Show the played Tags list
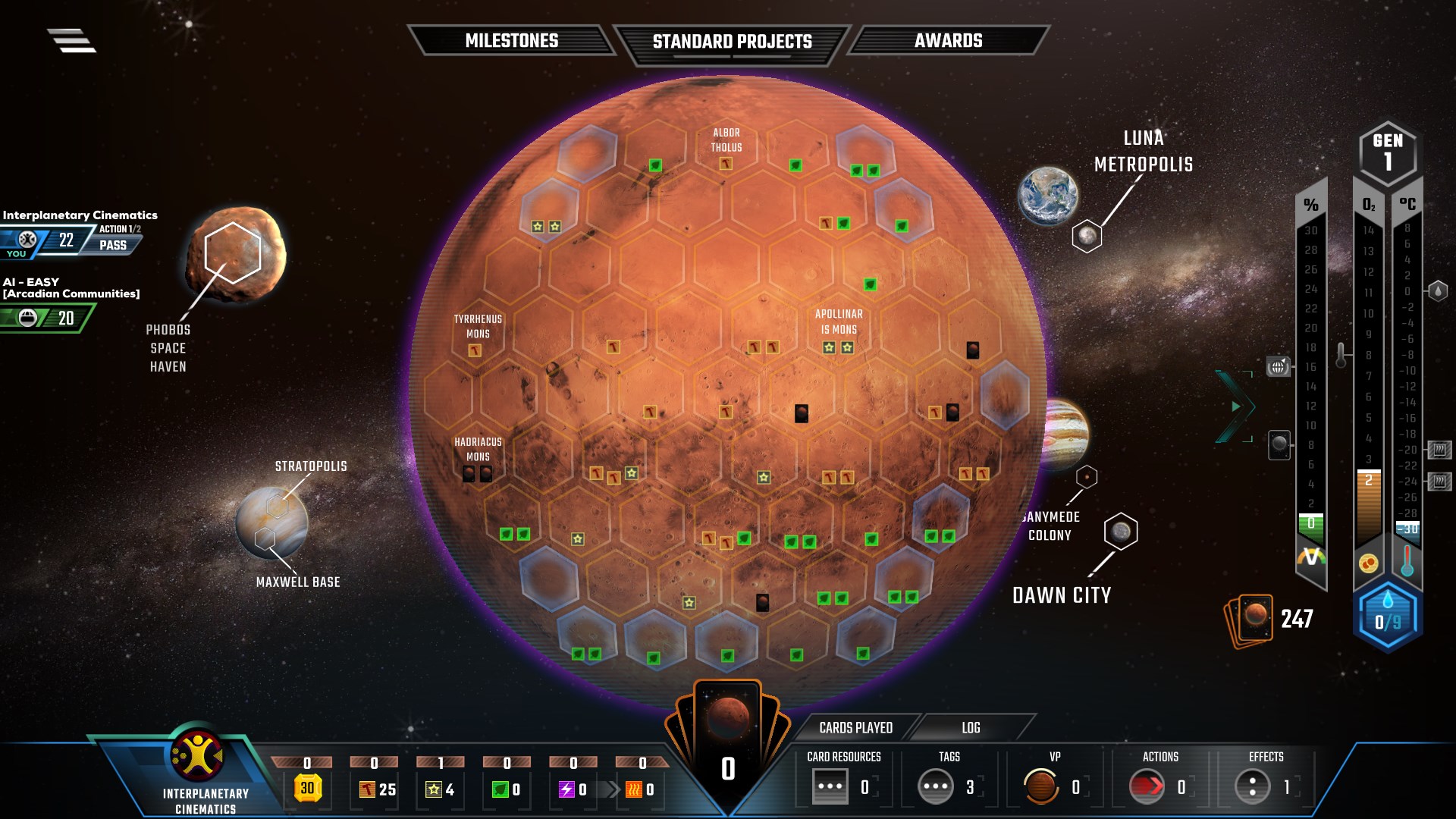 pyautogui.click(x=936, y=786)
